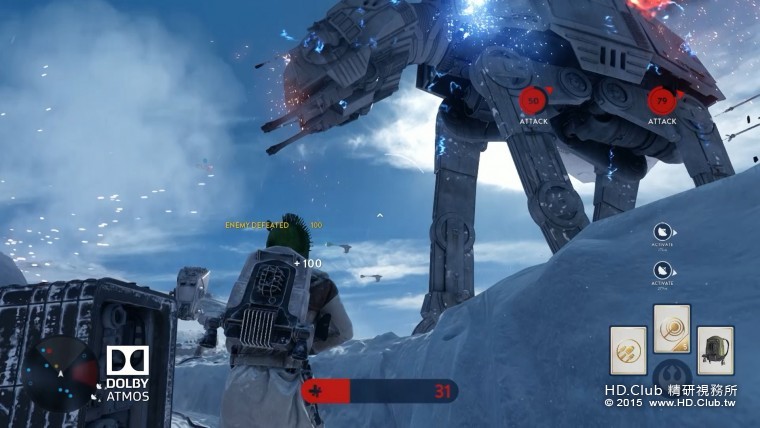Use the gold triple-shot star card
The image size is (760, 428).
click(x=629, y=350)
